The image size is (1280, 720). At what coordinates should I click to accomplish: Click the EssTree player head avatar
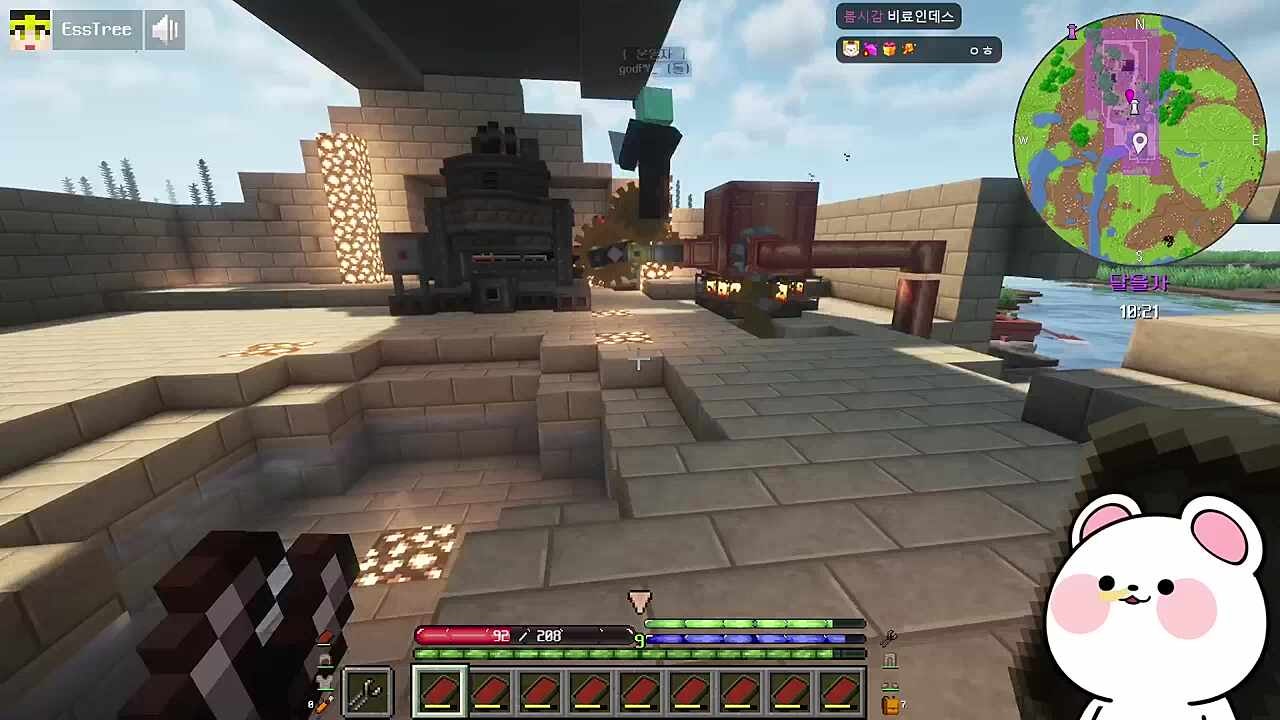point(30,30)
